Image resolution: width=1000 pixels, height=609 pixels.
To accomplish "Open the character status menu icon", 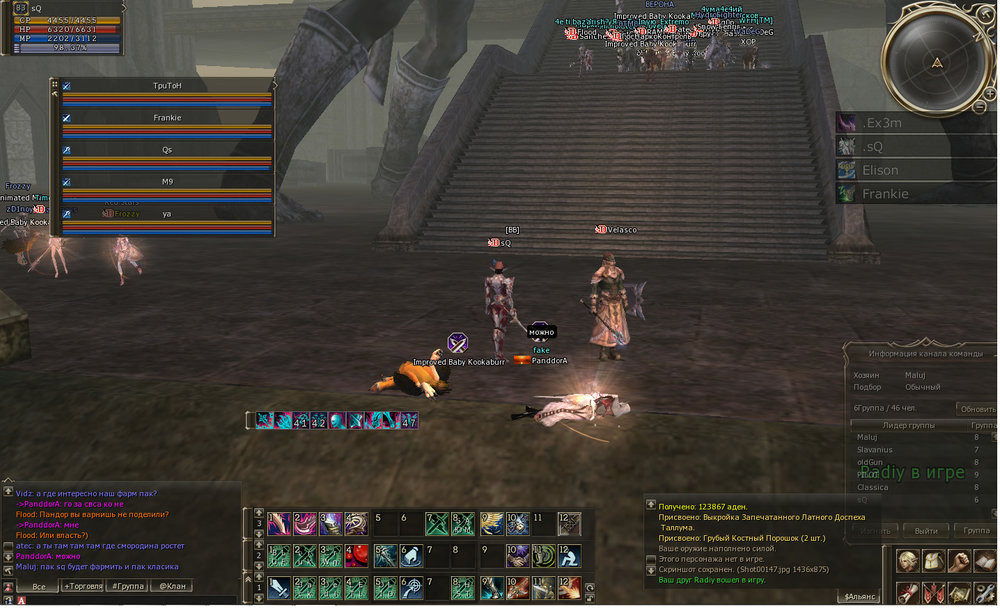I will click(908, 561).
